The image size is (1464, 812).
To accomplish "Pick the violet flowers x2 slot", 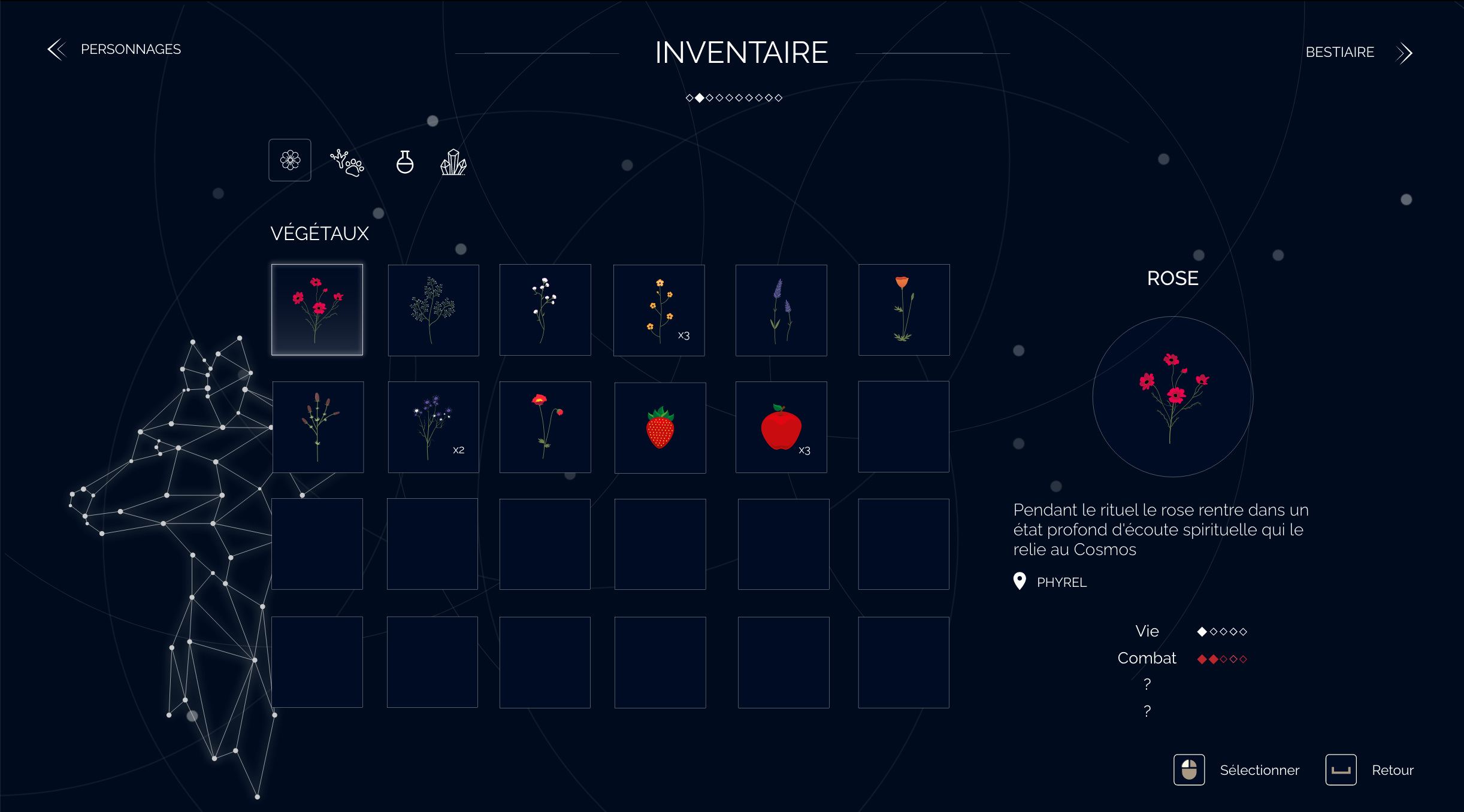I will (x=433, y=427).
